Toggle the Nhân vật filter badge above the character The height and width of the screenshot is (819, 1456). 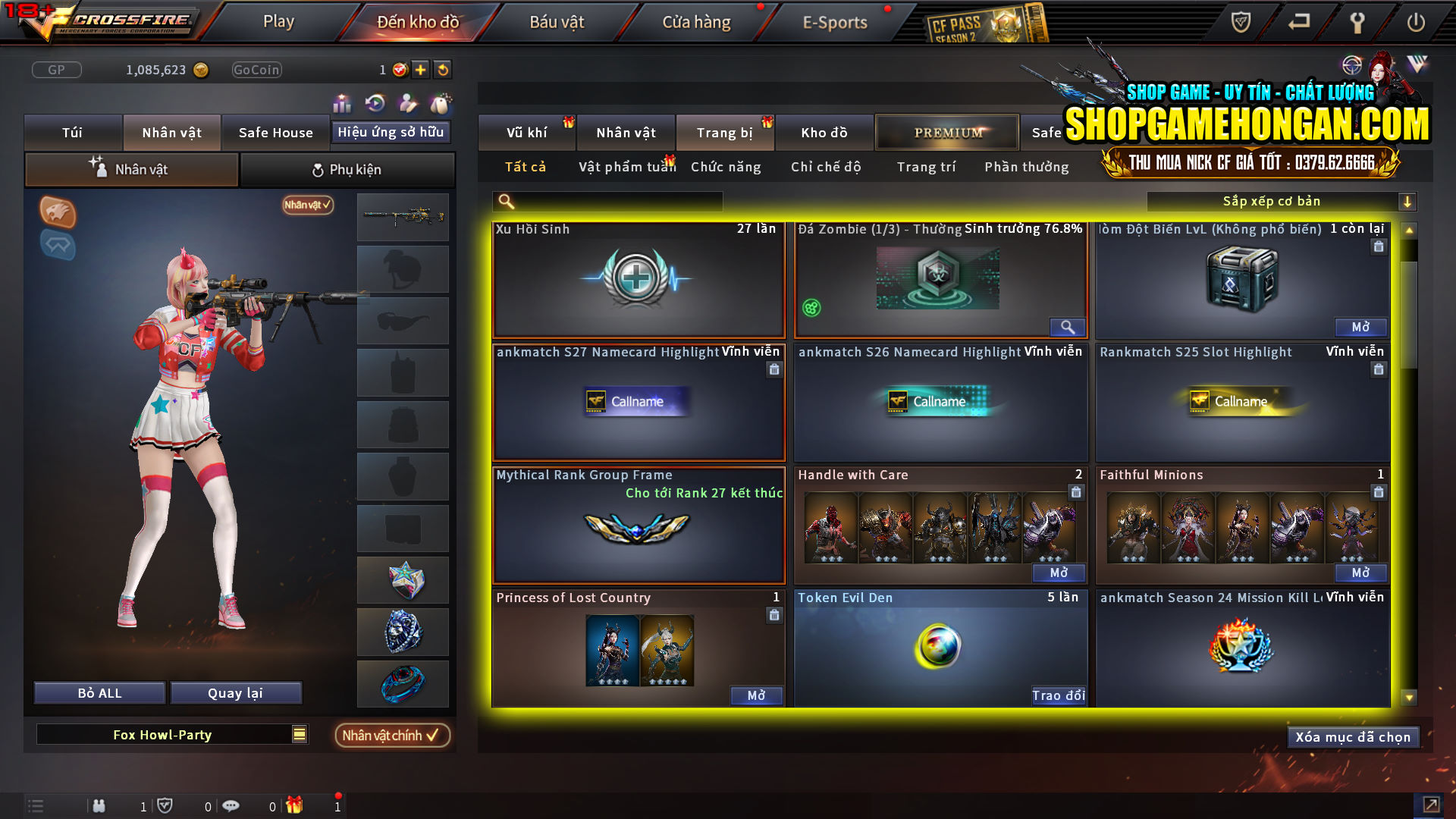306,205
